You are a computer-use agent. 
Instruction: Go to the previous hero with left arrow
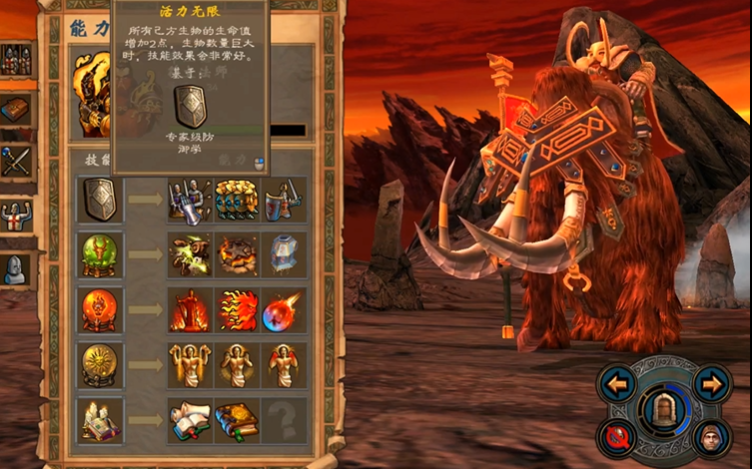618,383
